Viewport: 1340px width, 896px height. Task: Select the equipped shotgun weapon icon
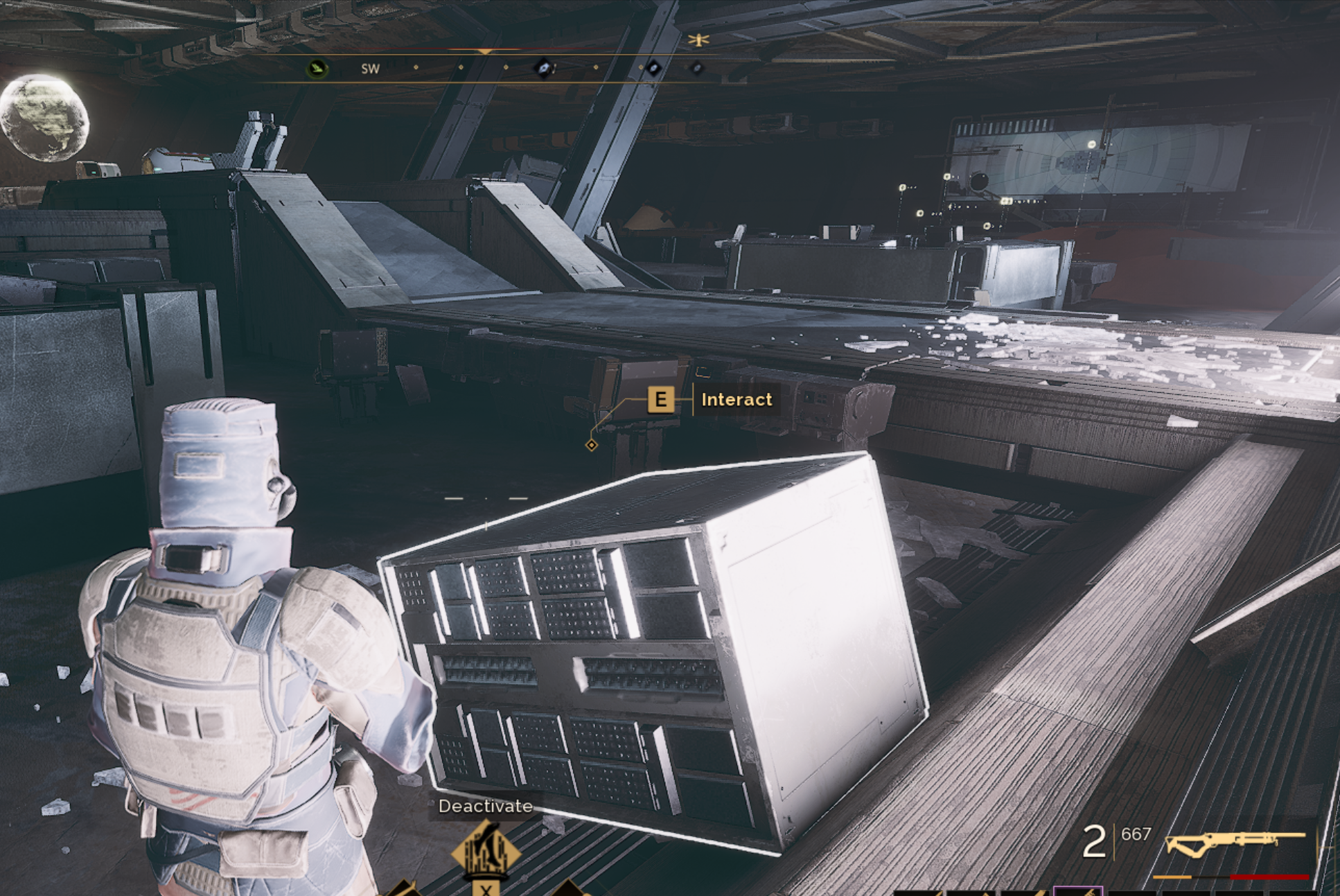tap(1235, 844)
